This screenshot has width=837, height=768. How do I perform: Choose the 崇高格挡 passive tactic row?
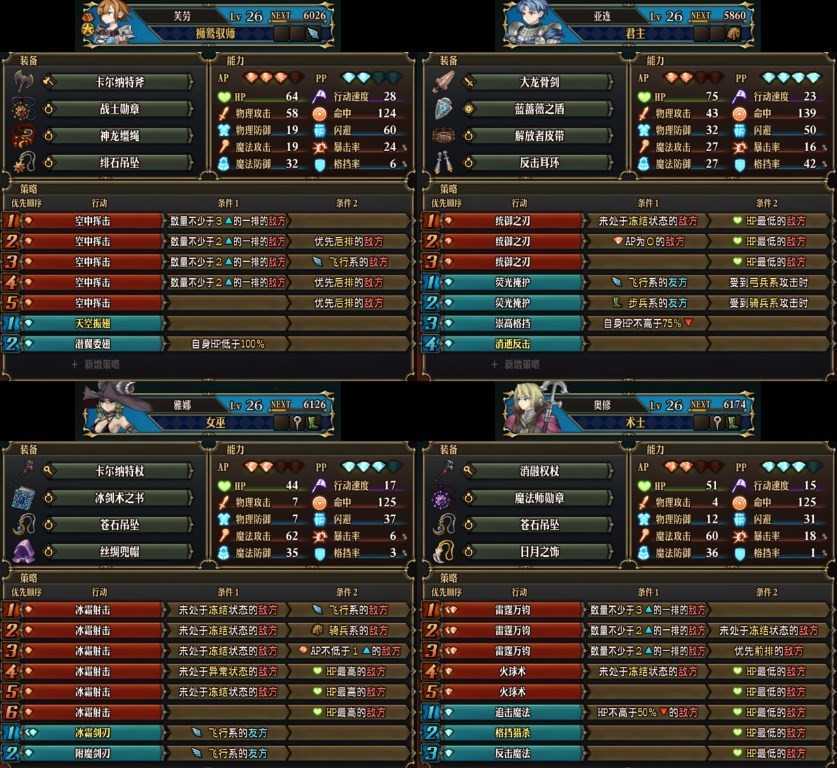tap(512, 323)
